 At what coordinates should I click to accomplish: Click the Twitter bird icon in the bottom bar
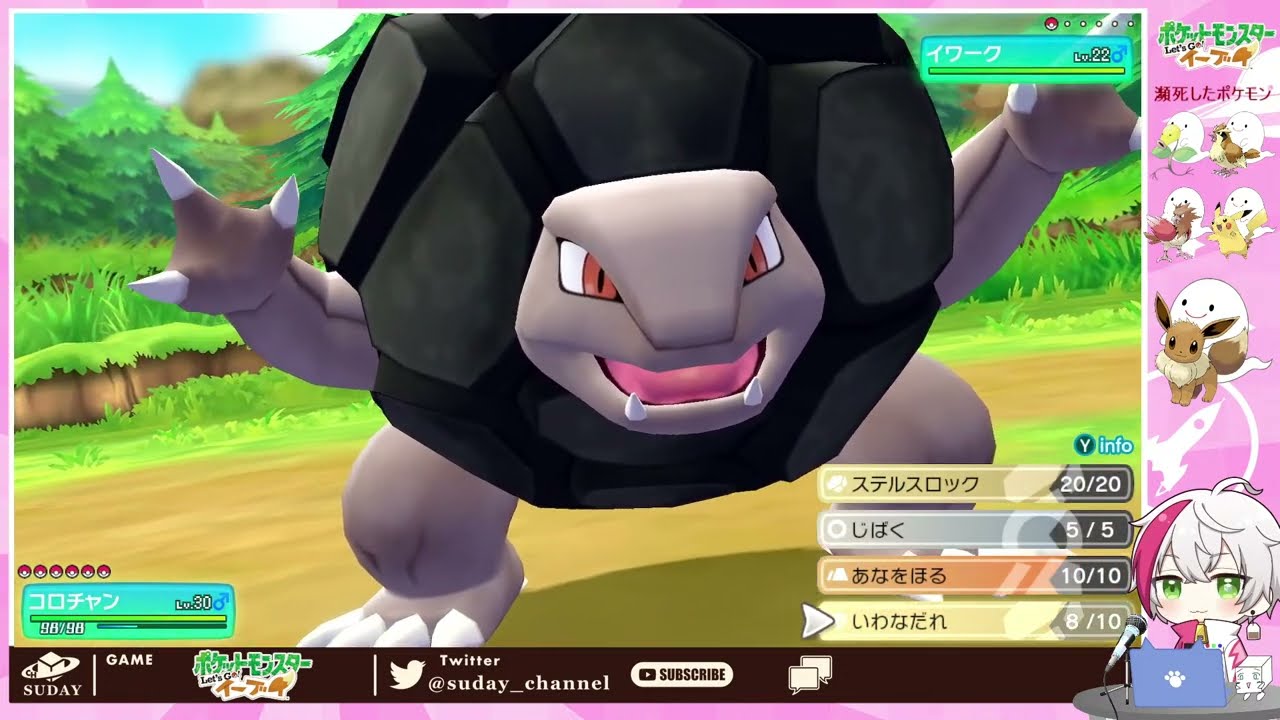tap(409, 671)
